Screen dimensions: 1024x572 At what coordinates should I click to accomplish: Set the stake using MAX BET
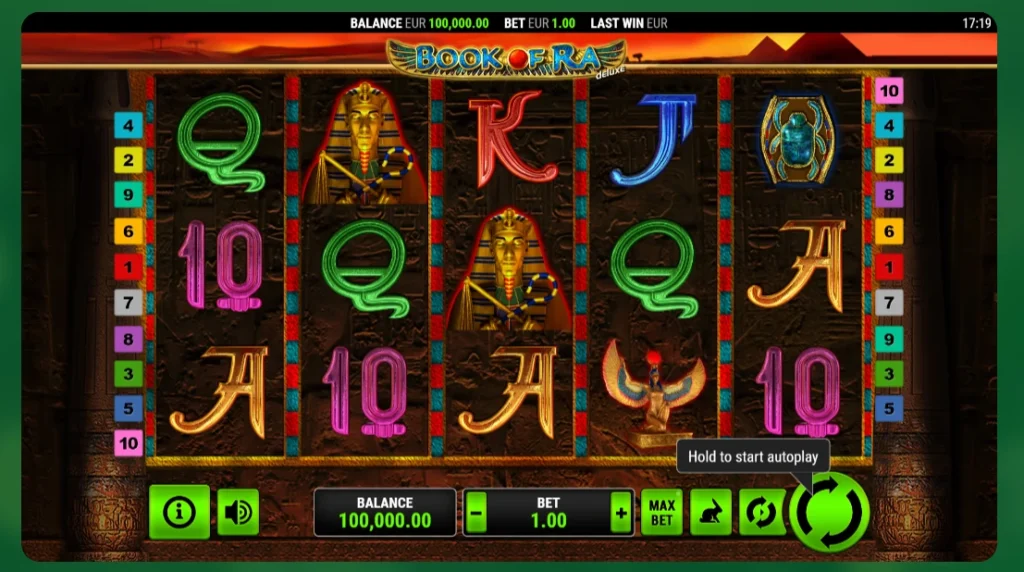(x=661, y=512)
